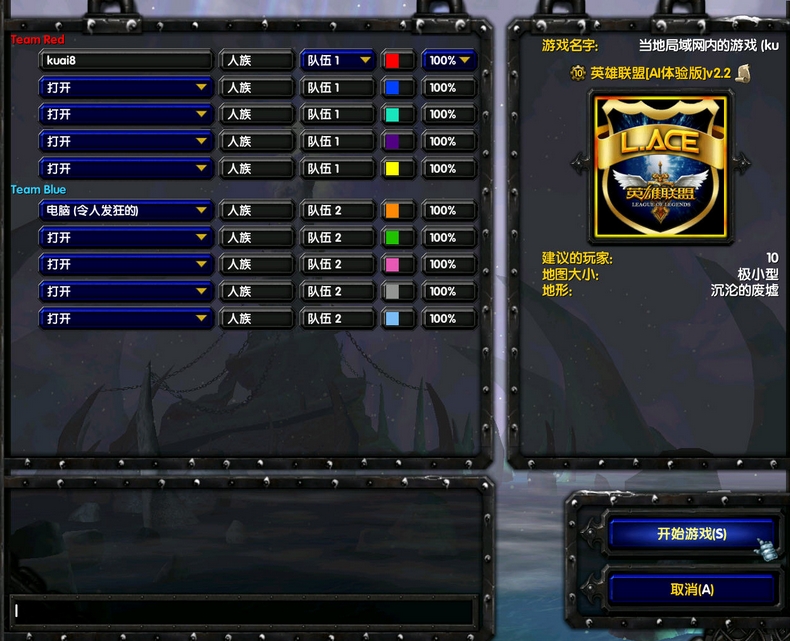Pick the green color swatch
Image resolution: width=790 pixels, height=641 pixels.
pos(392,238)
